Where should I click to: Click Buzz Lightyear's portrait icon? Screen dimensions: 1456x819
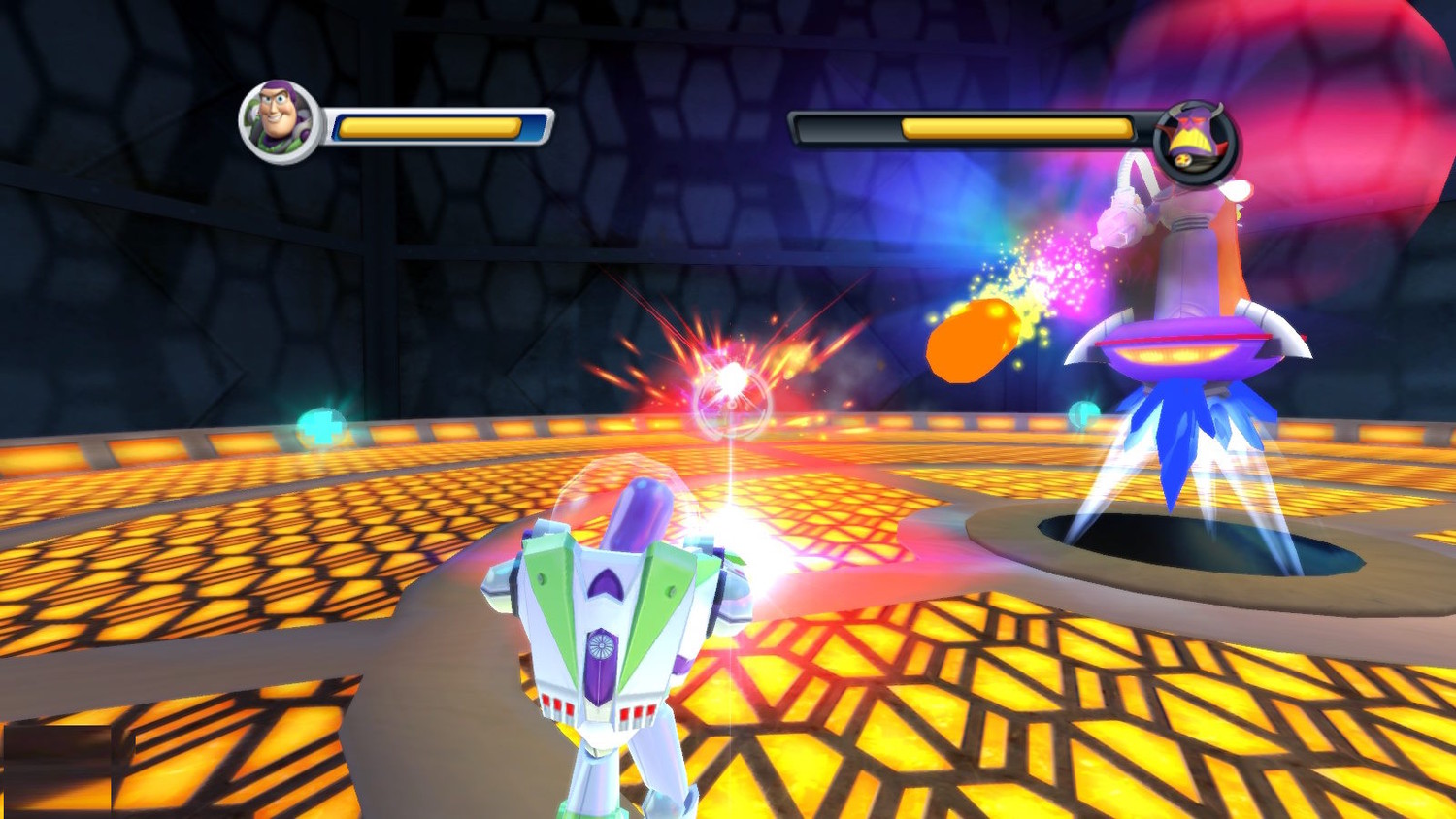(280, 121)
